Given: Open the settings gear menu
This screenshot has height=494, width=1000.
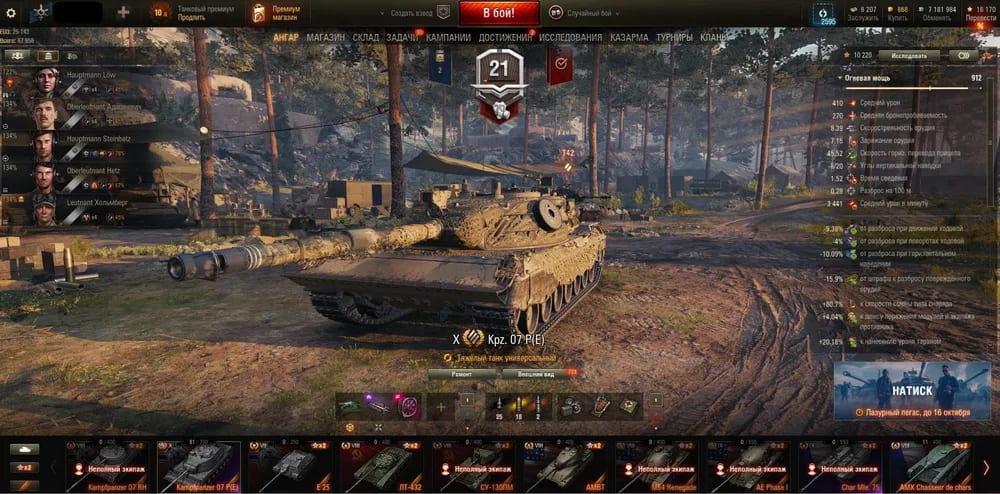Looking at the screenshot, I should [x=11, y=13].
